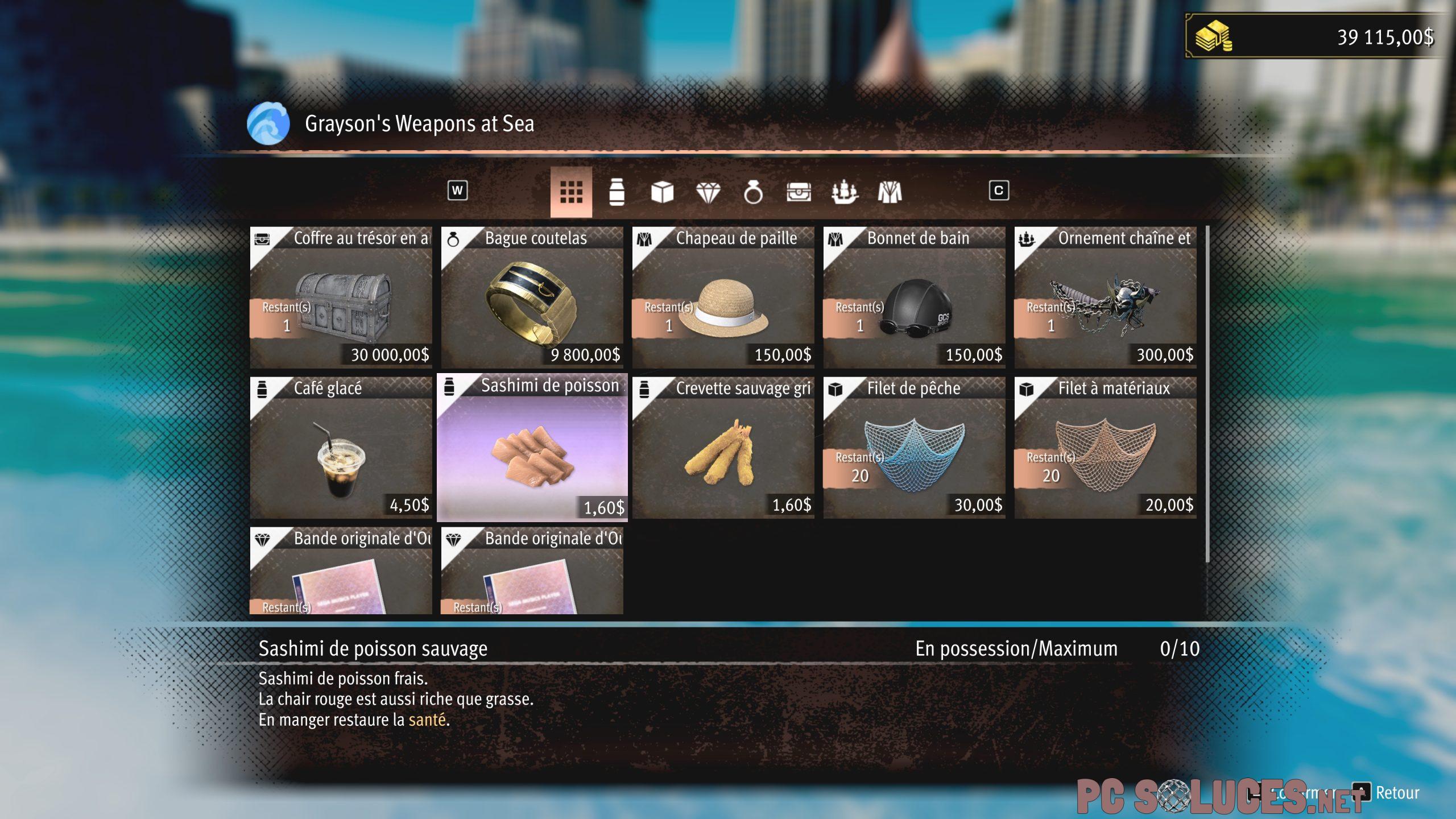This screenshot has width=1456, height=819.
Task: Choose the Bague coutelas ring
Action: tap(532, 298)
